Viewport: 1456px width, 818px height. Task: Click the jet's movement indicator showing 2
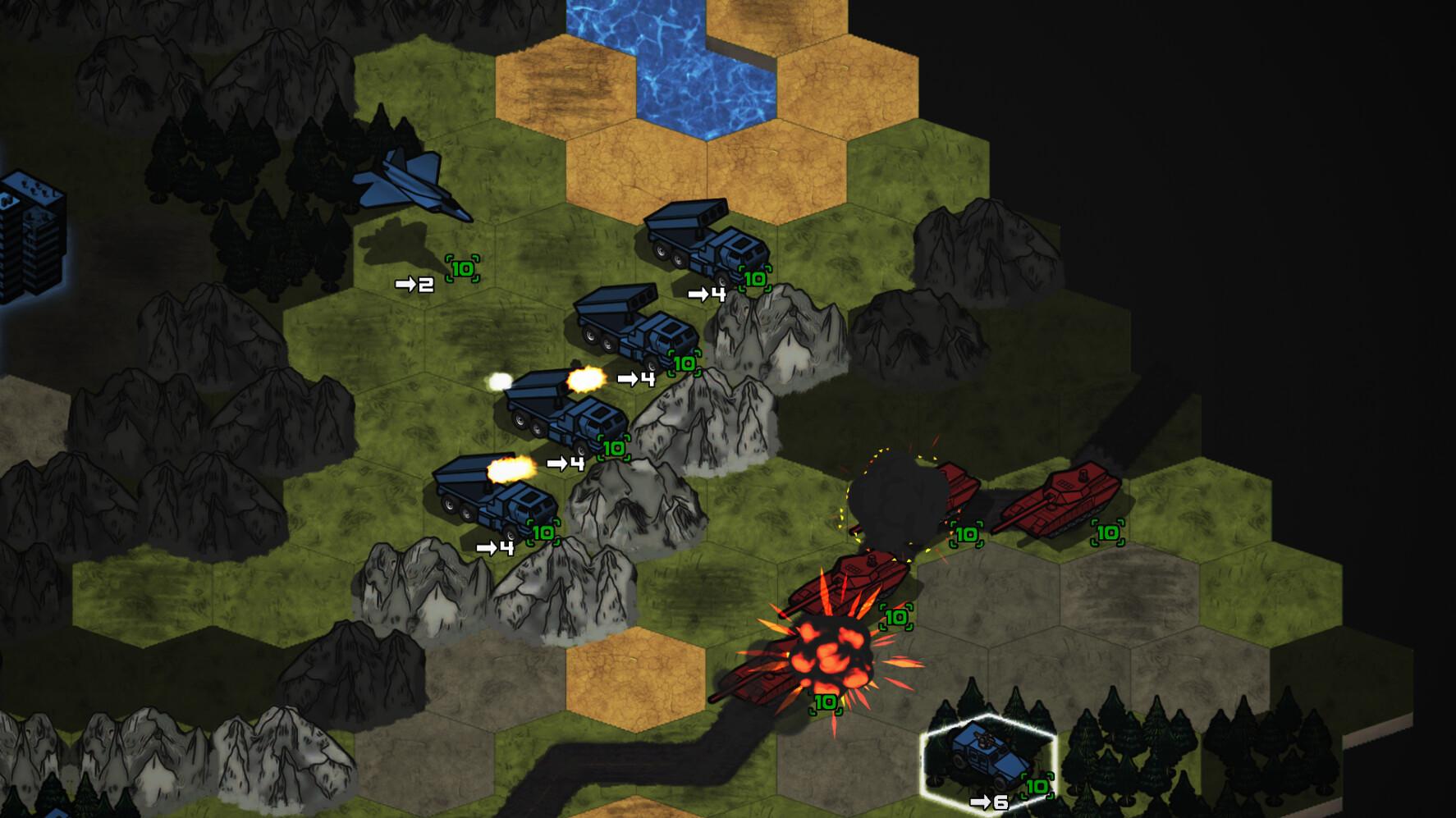point(414,283)
